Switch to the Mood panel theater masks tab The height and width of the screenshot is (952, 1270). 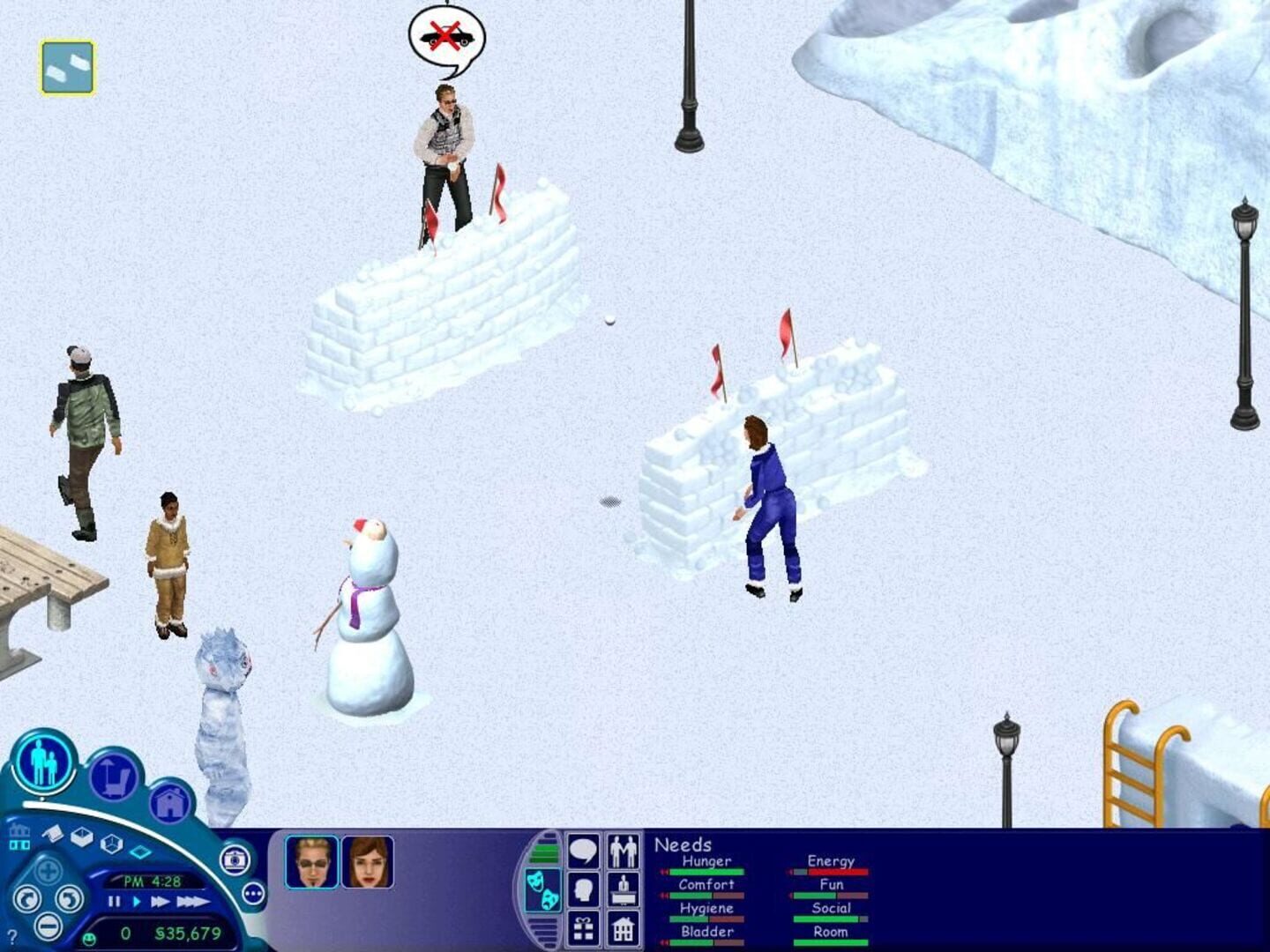[x=544, y=889]
